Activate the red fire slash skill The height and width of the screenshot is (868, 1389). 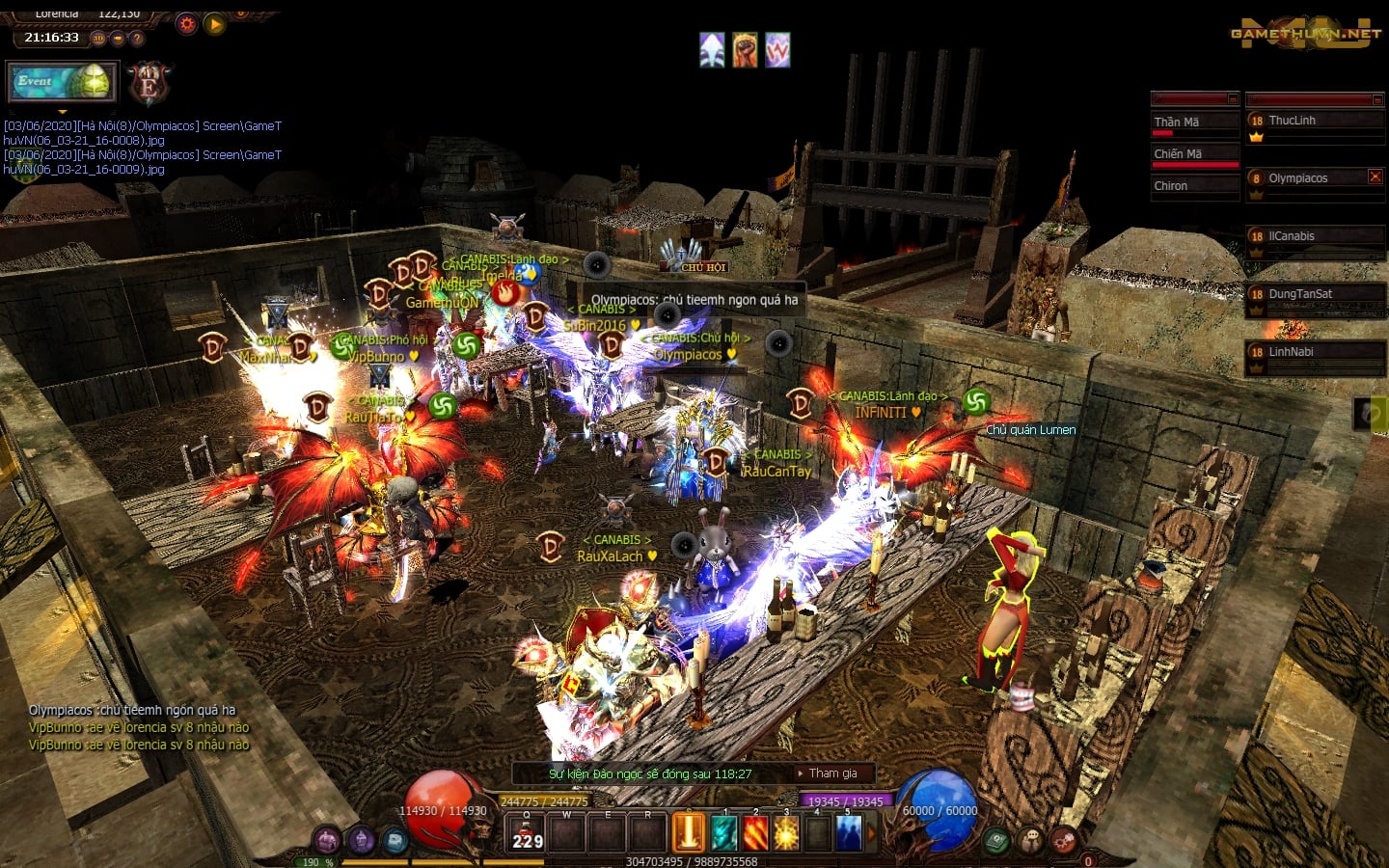755,832
